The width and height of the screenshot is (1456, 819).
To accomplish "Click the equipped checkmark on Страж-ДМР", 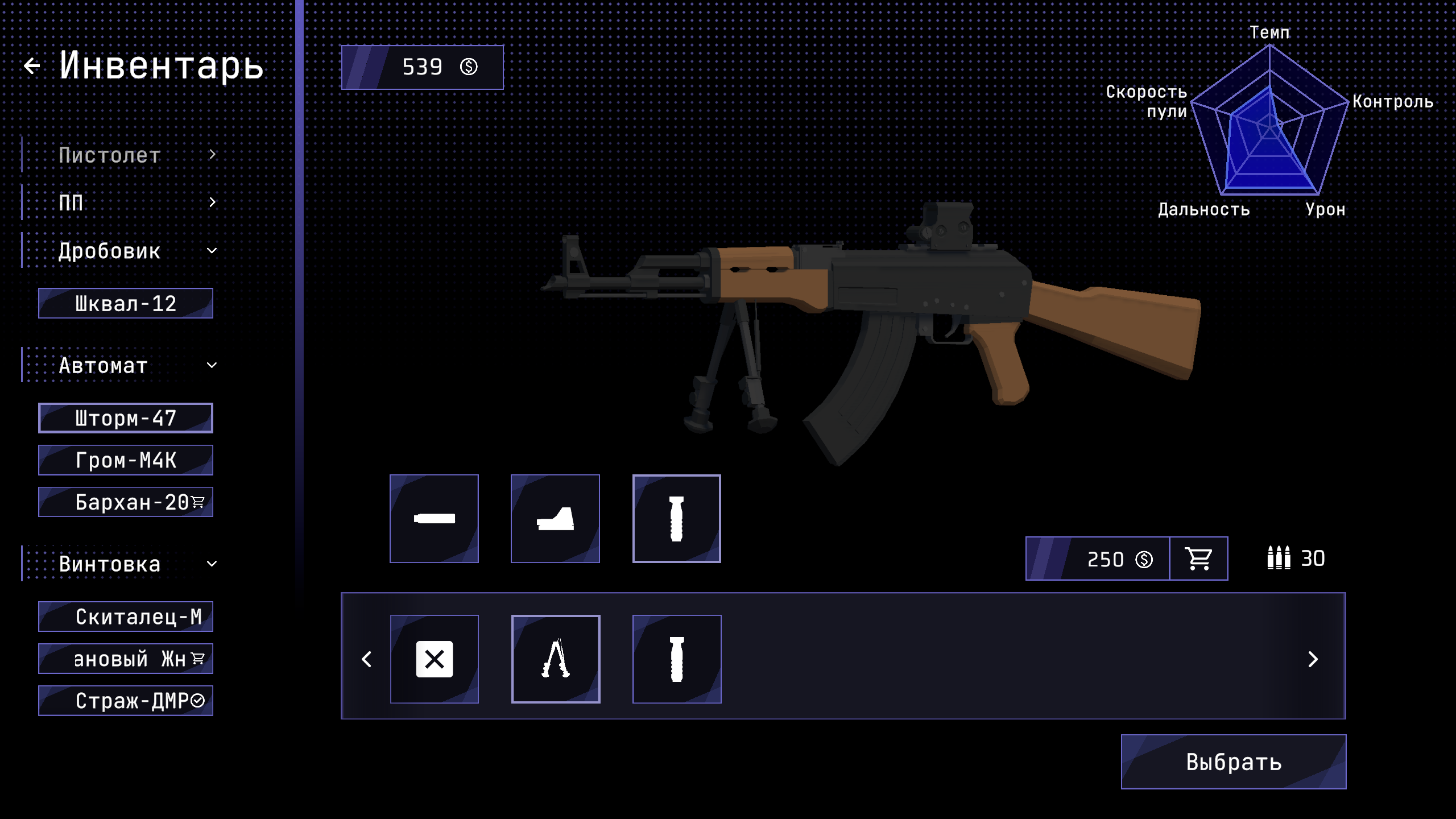I will point(198,701).
